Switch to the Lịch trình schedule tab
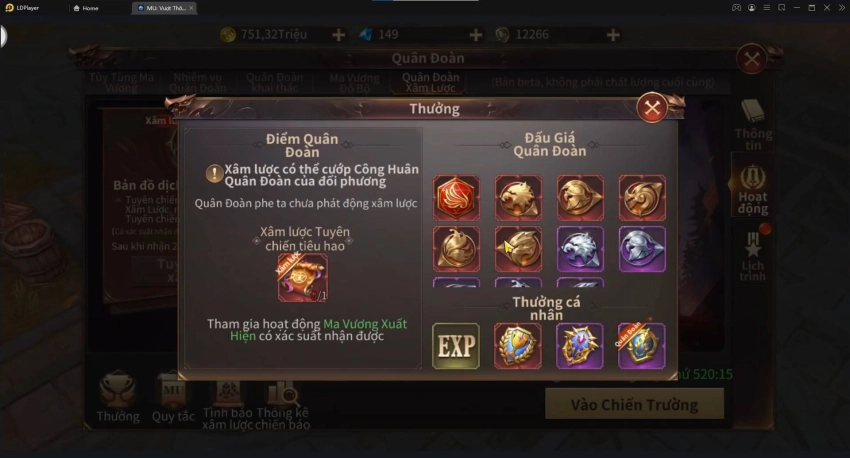The image size is (850, 458). pos(753,257)
